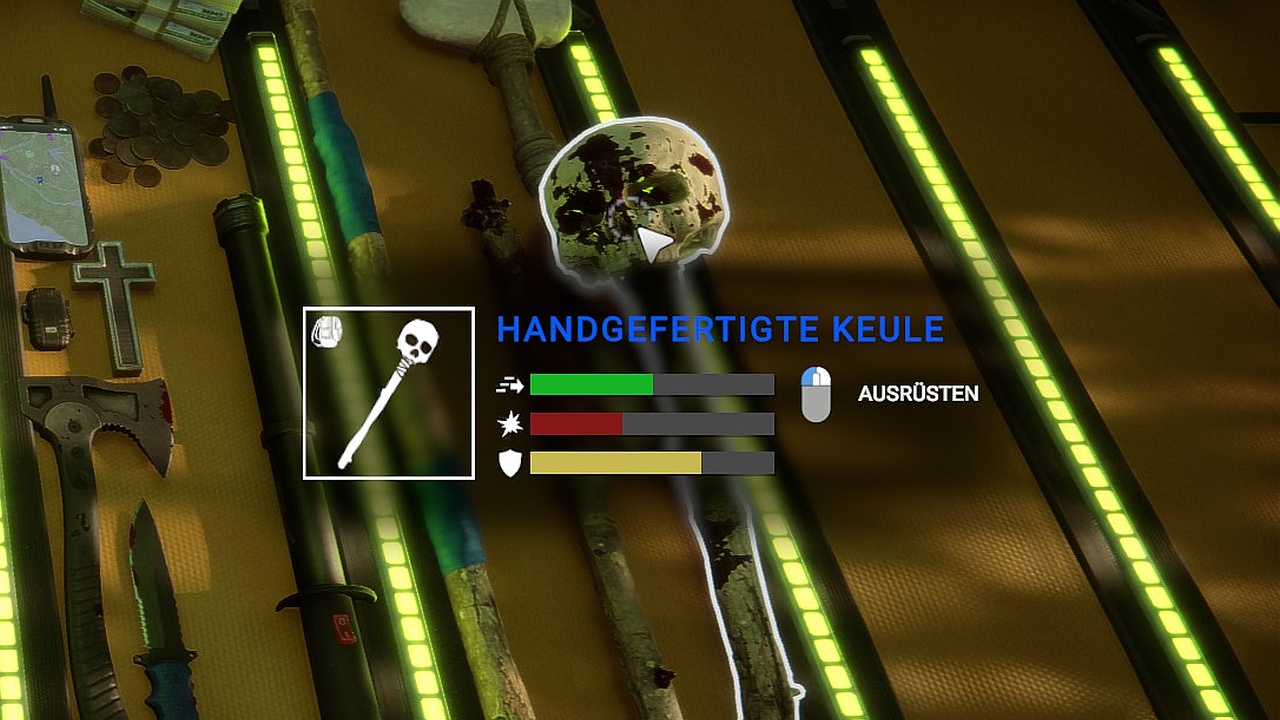Select the stacks of cash

(x=160, y=20)
